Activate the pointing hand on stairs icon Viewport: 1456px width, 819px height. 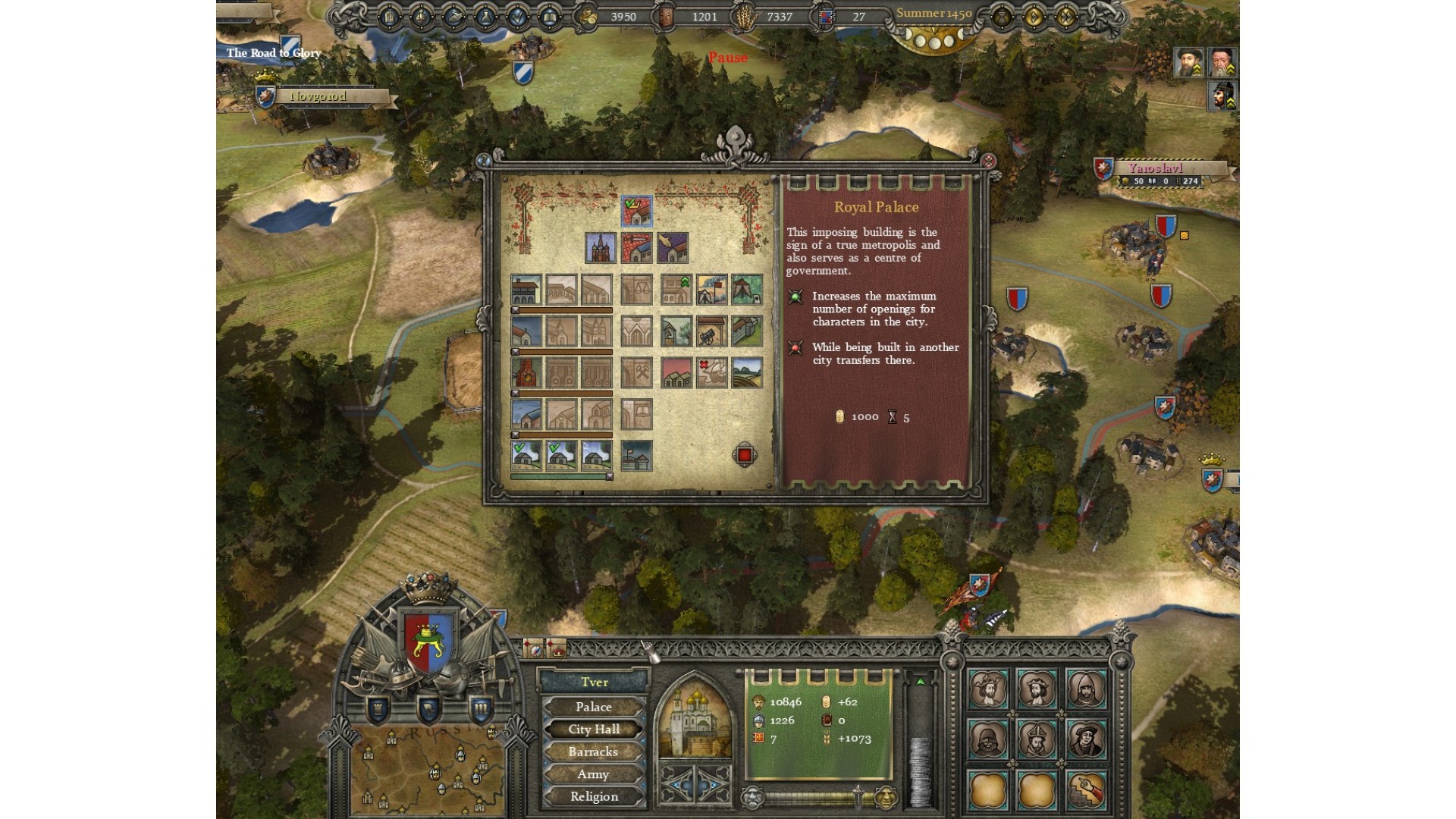point(1085,789)
